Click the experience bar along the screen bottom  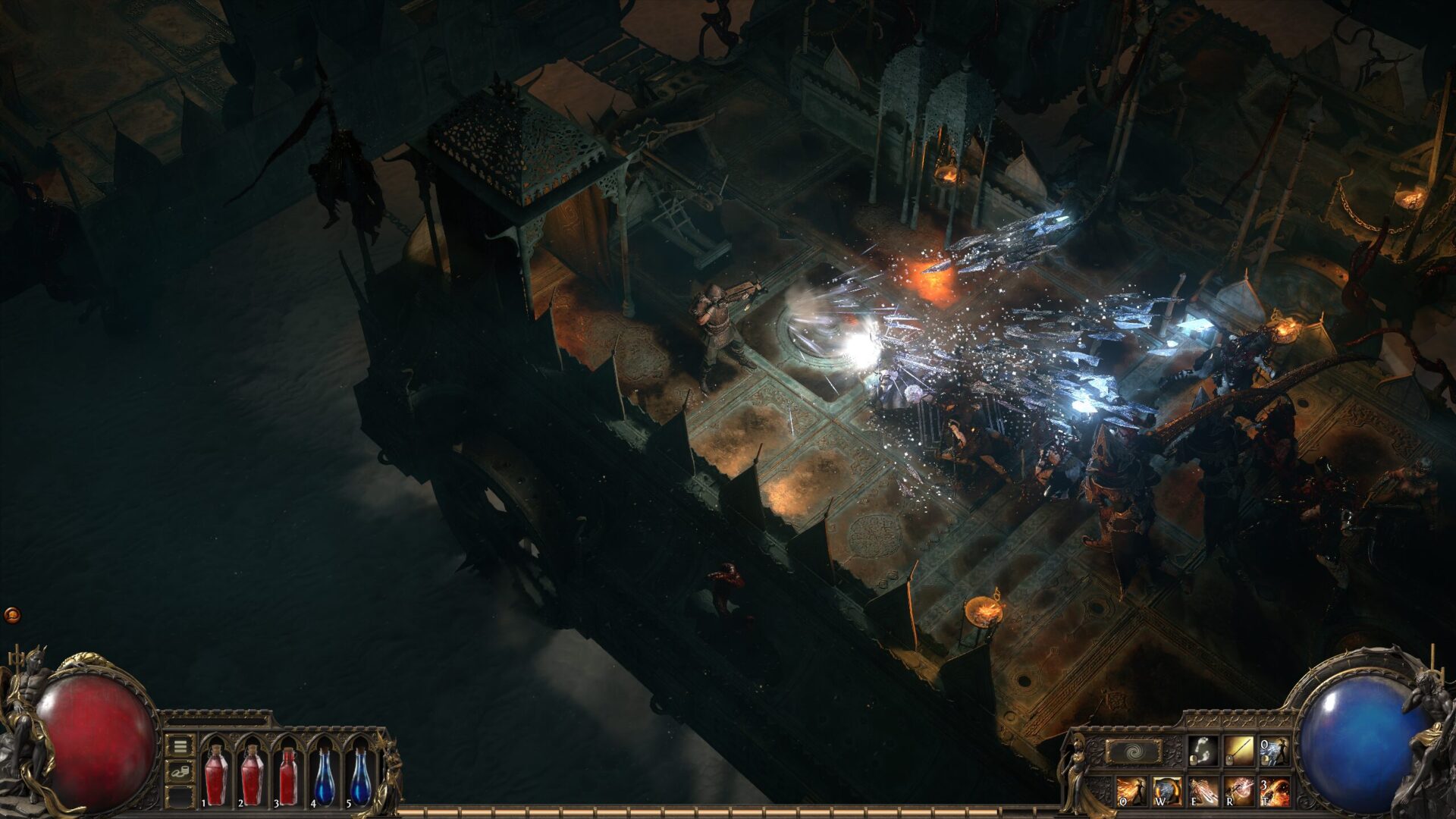tap(728, 813)
